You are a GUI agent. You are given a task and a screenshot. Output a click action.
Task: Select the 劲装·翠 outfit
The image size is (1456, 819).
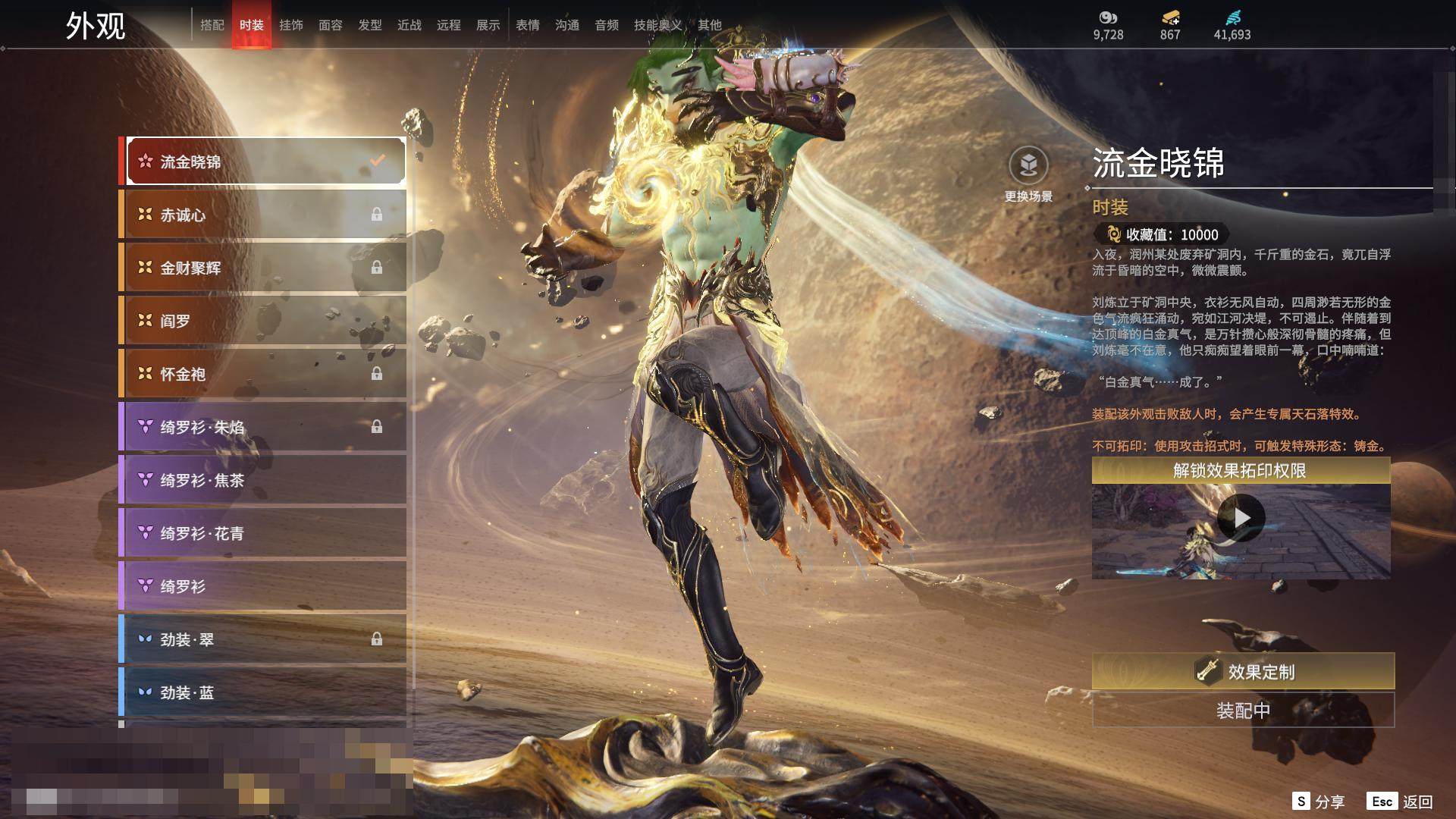click(263, 639)
